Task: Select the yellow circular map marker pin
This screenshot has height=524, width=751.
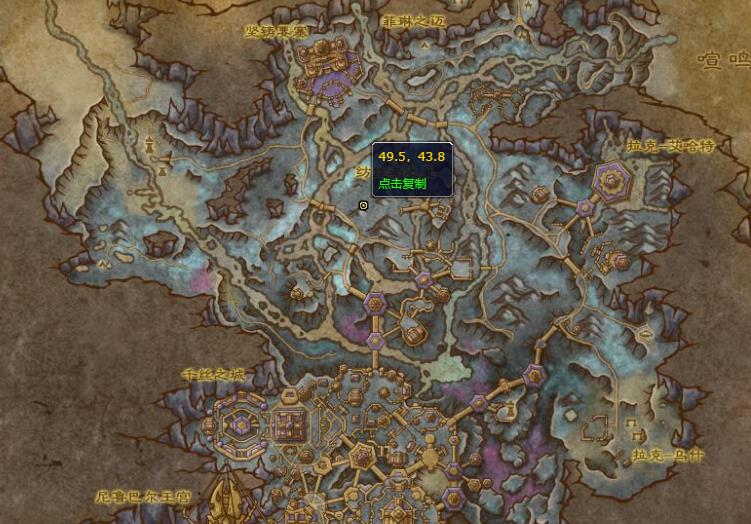Action: point(363,205)
